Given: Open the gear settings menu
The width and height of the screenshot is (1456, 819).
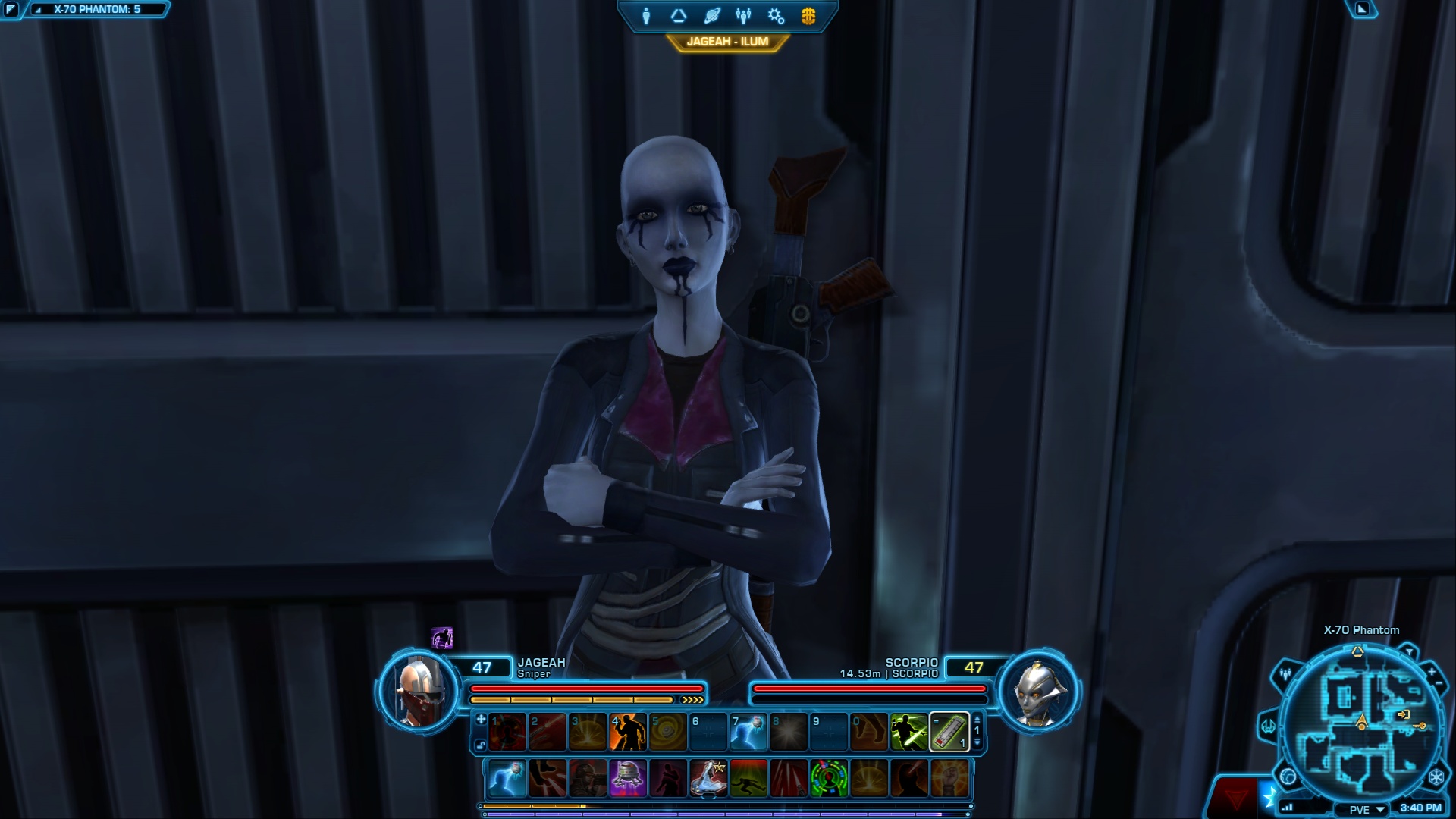Looking at the screenshot, I should 776,16.
